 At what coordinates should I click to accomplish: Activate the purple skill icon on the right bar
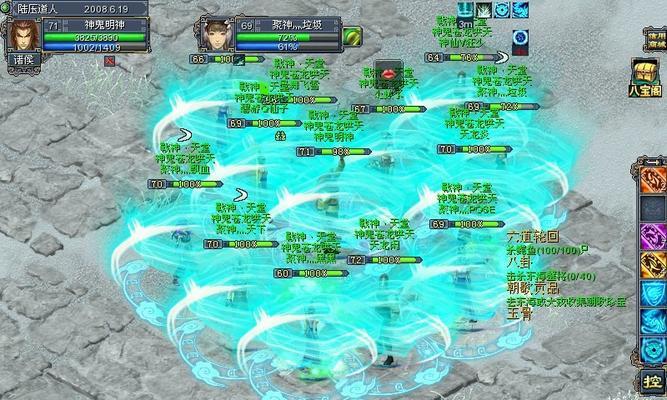coord(653,236)
